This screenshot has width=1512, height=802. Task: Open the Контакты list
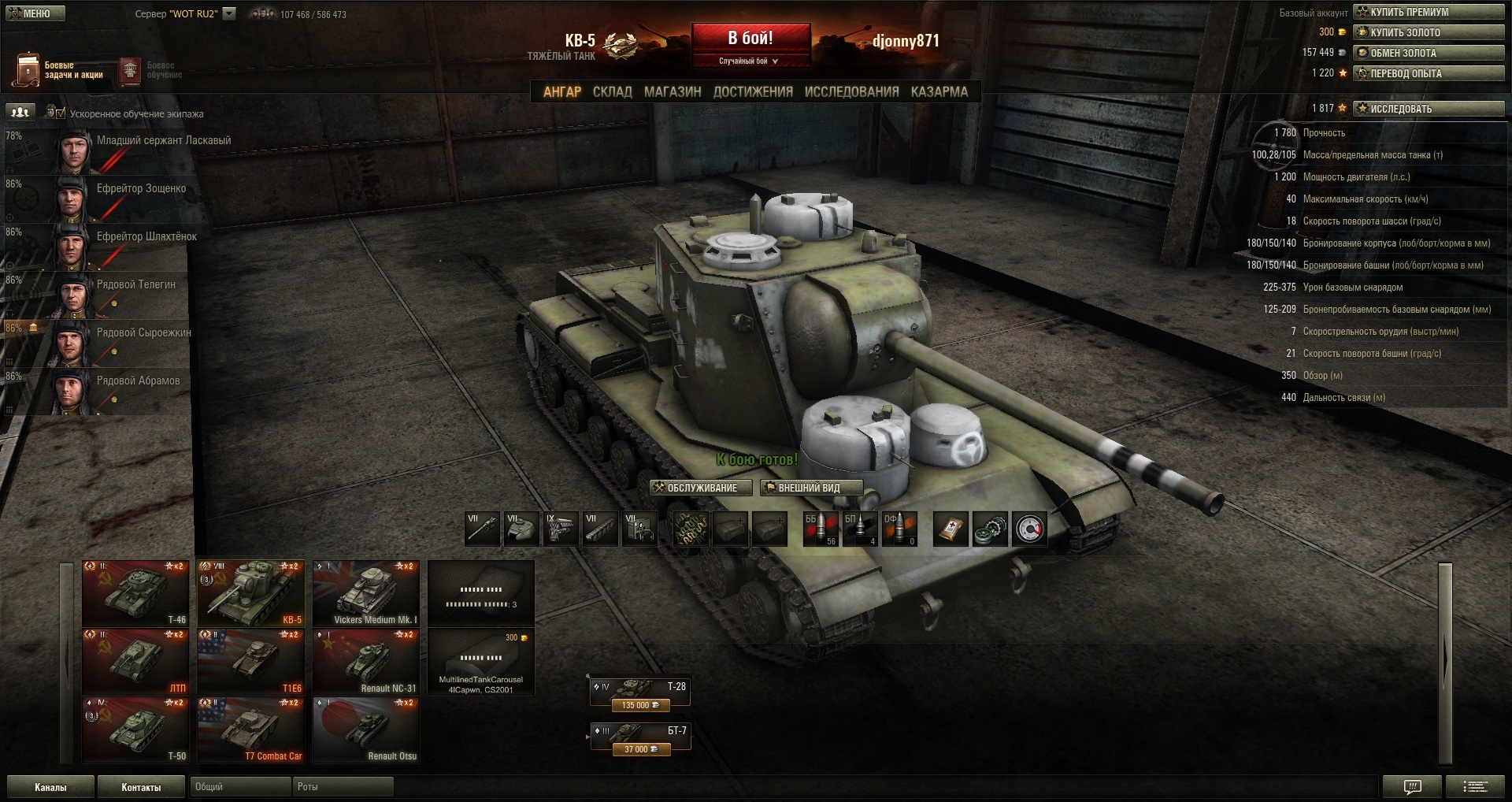(x=142, y=787)
